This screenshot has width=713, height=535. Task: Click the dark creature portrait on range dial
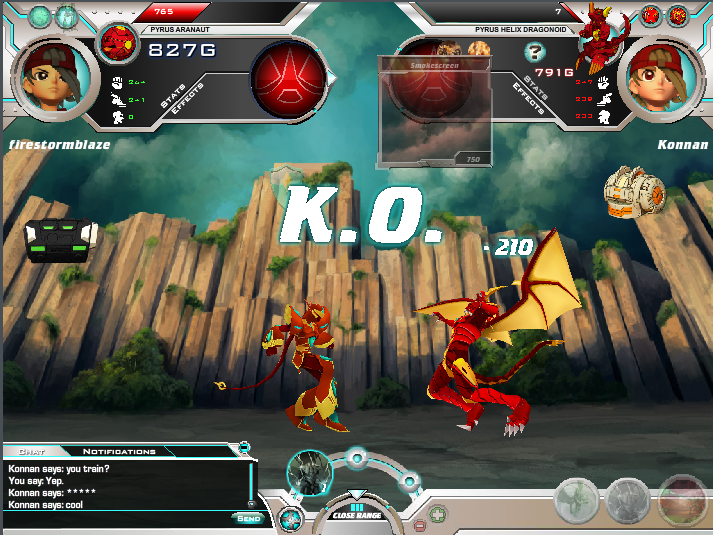coord(308,471)
